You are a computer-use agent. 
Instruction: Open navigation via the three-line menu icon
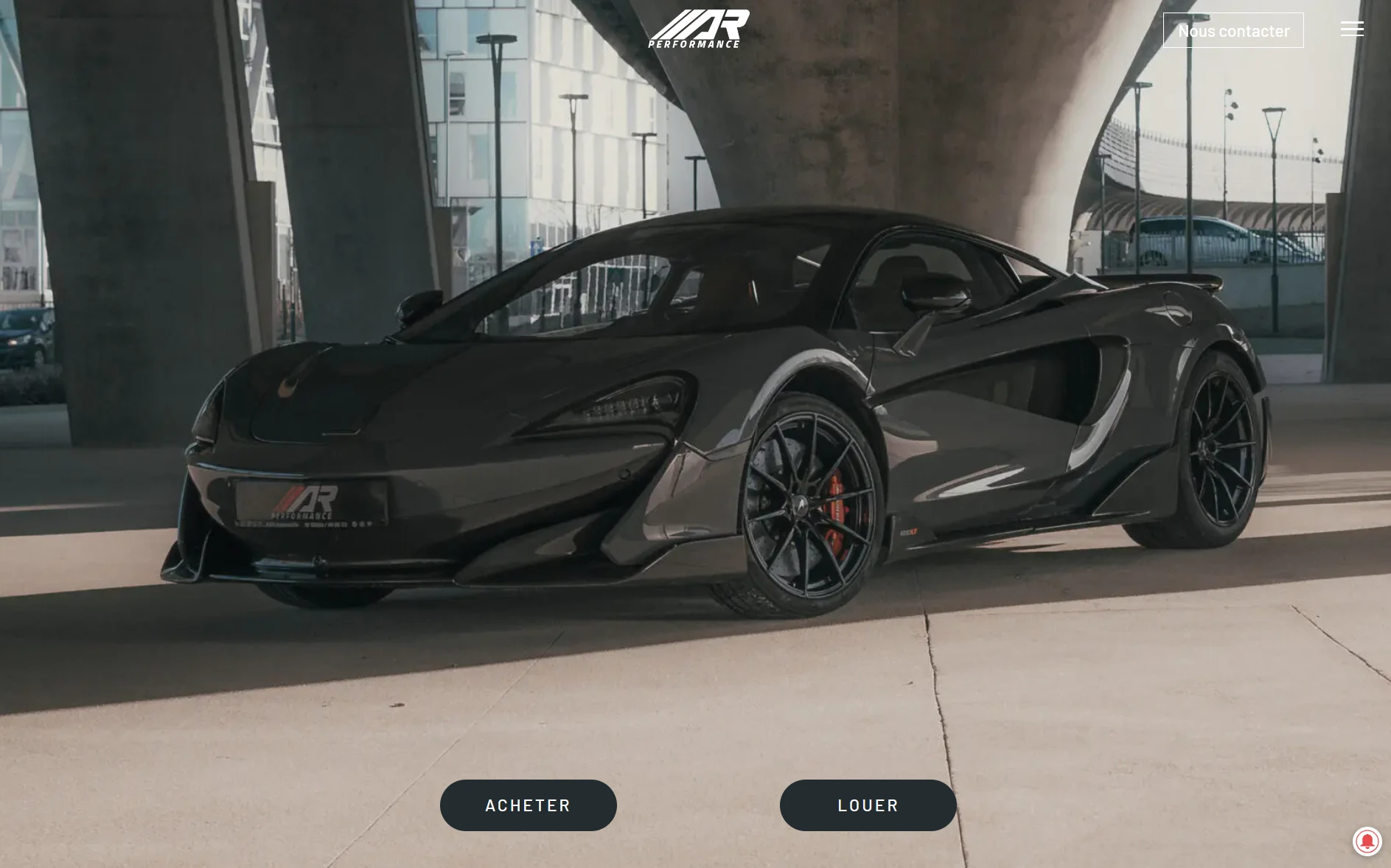click(x=1353, y=29)
